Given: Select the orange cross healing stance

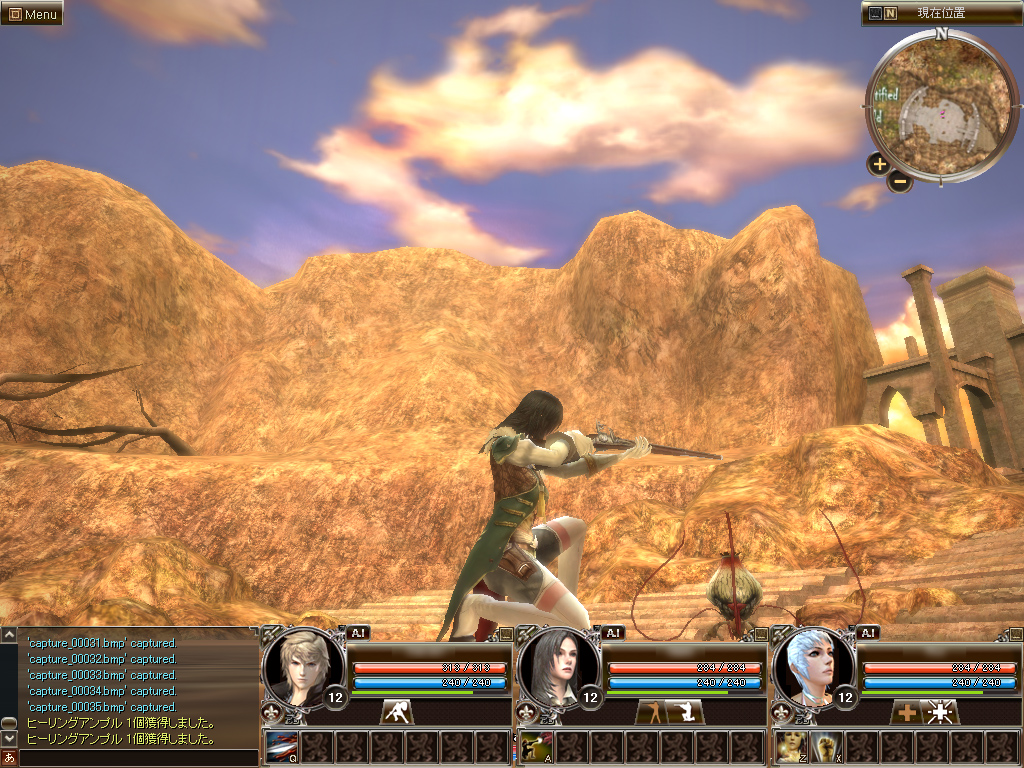Looking at the screenshot, I should coord(907,712).
